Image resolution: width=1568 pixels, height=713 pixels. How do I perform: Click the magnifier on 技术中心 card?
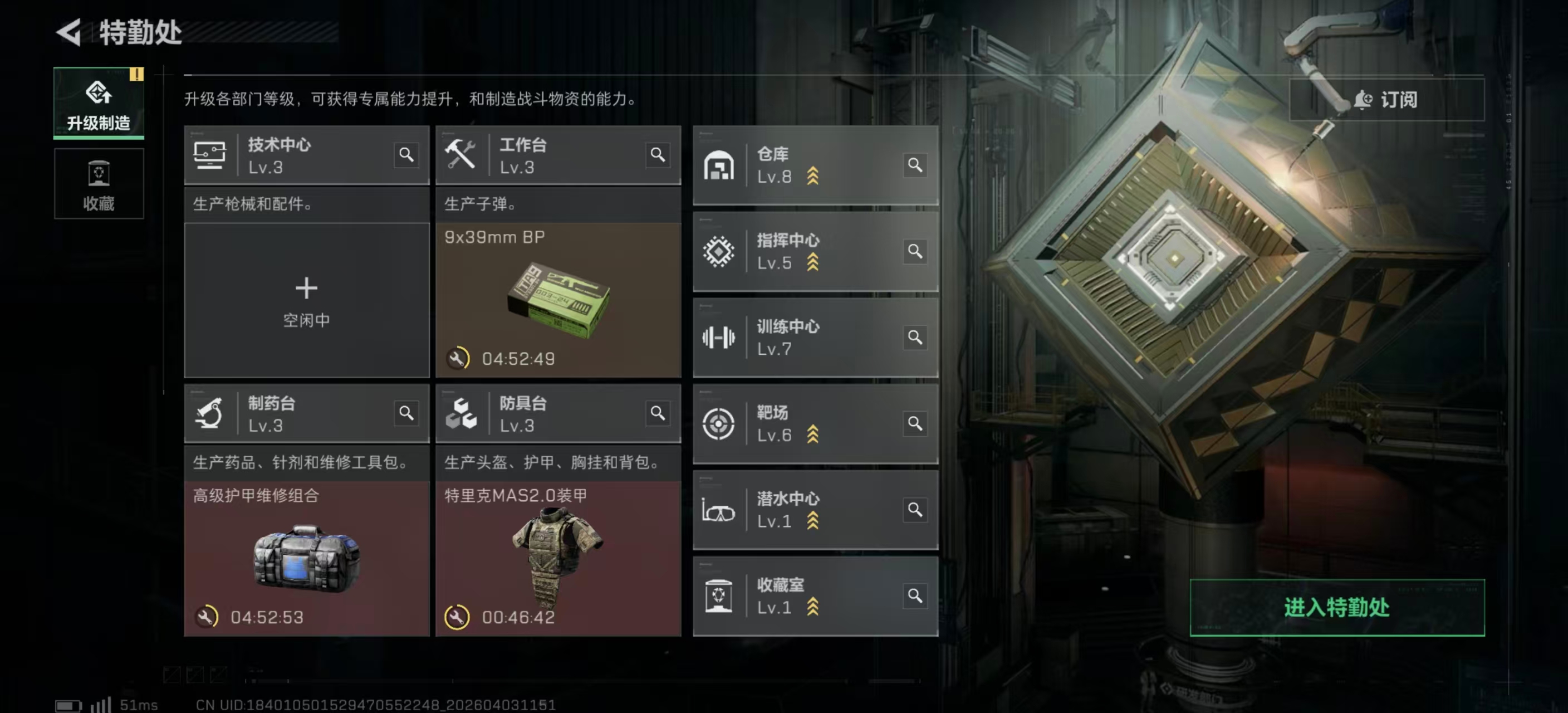tap(406, 155)
